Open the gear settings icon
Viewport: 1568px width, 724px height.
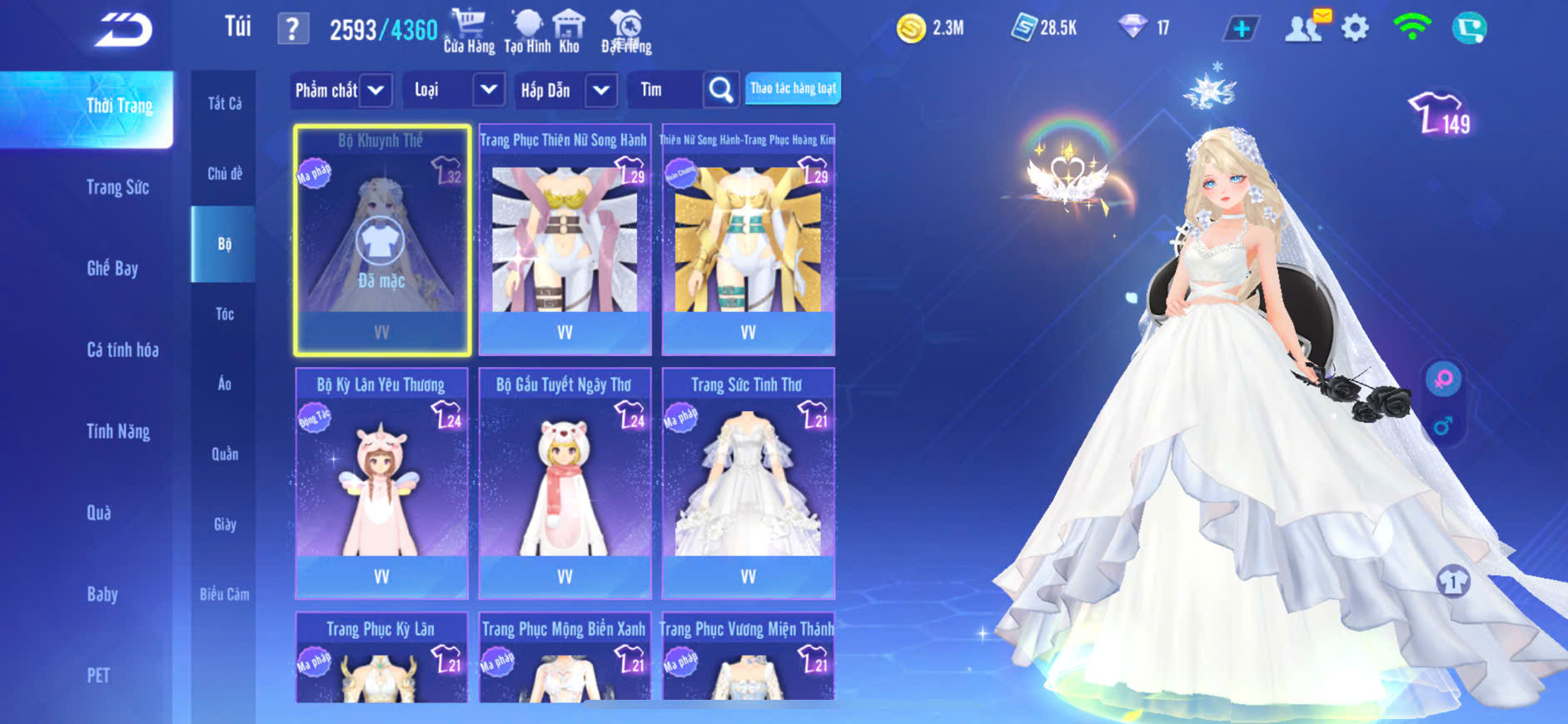pos(1355,29)
